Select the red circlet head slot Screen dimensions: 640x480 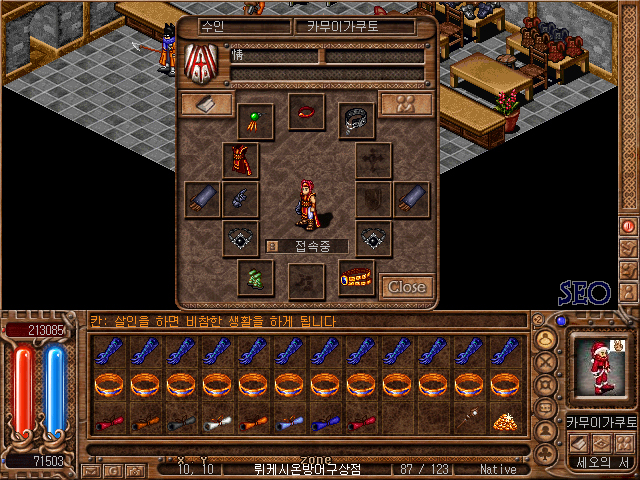click(306, 111)
